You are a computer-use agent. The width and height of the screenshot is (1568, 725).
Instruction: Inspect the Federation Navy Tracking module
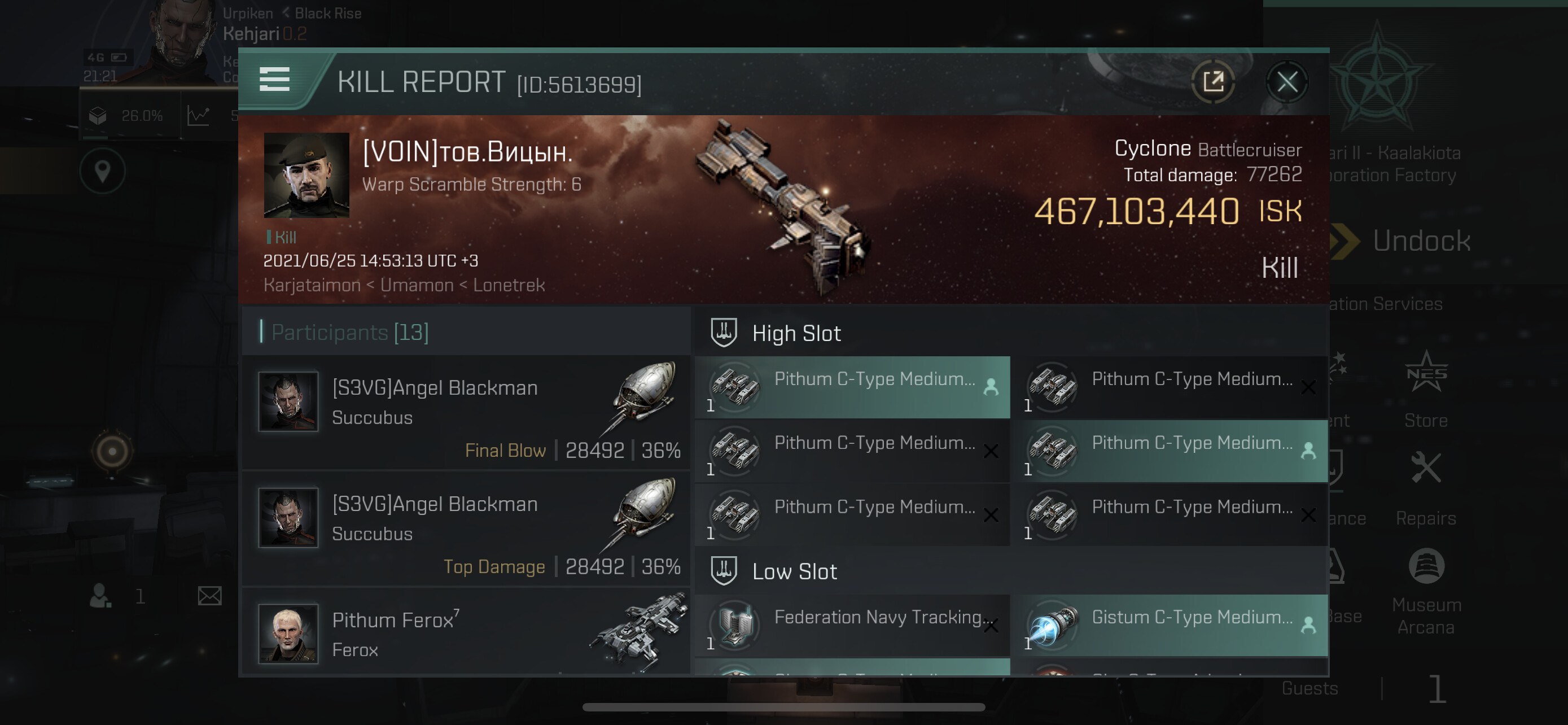coord(852,625)
